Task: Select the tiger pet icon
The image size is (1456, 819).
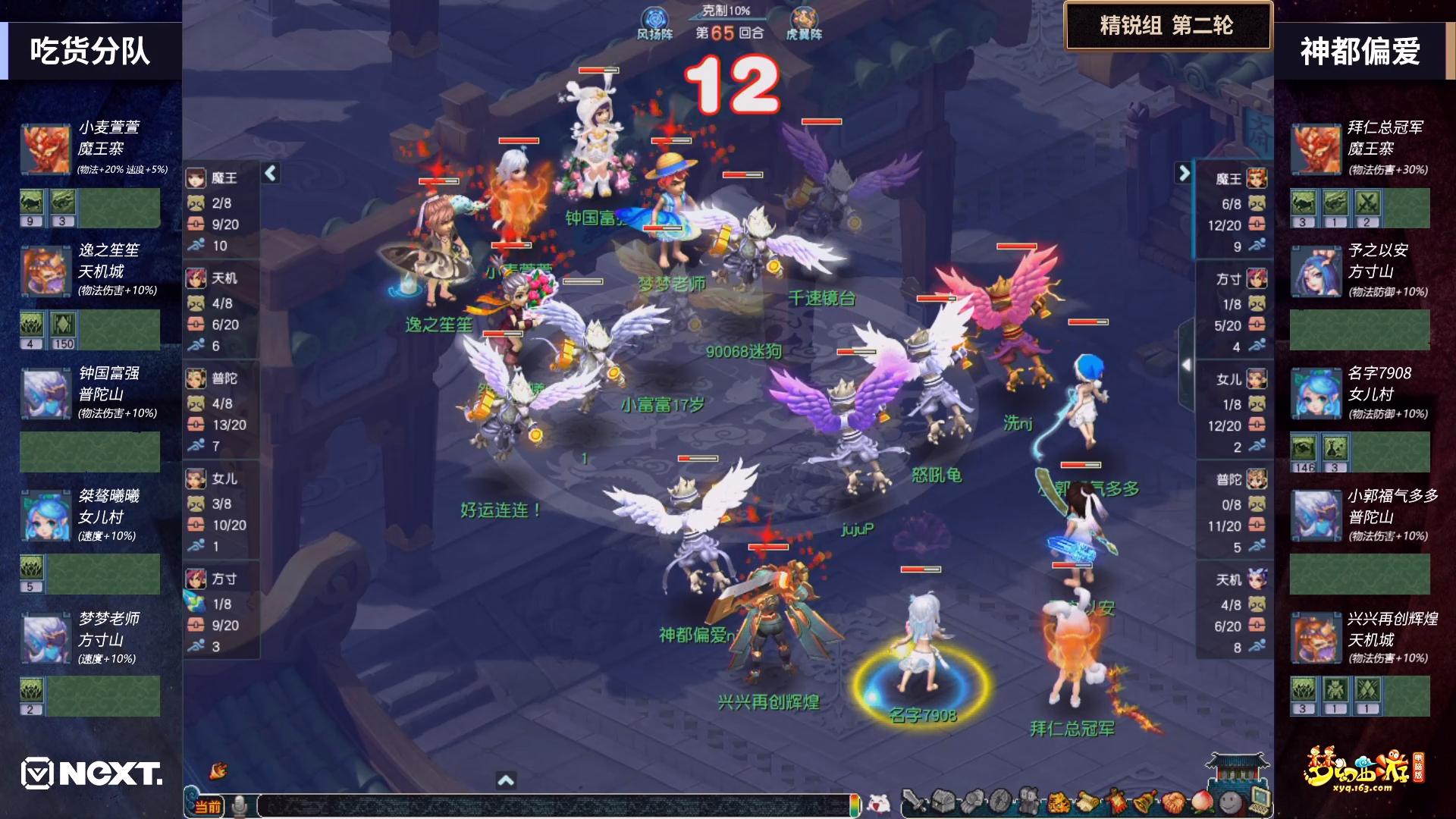Action: point(1057,802)
